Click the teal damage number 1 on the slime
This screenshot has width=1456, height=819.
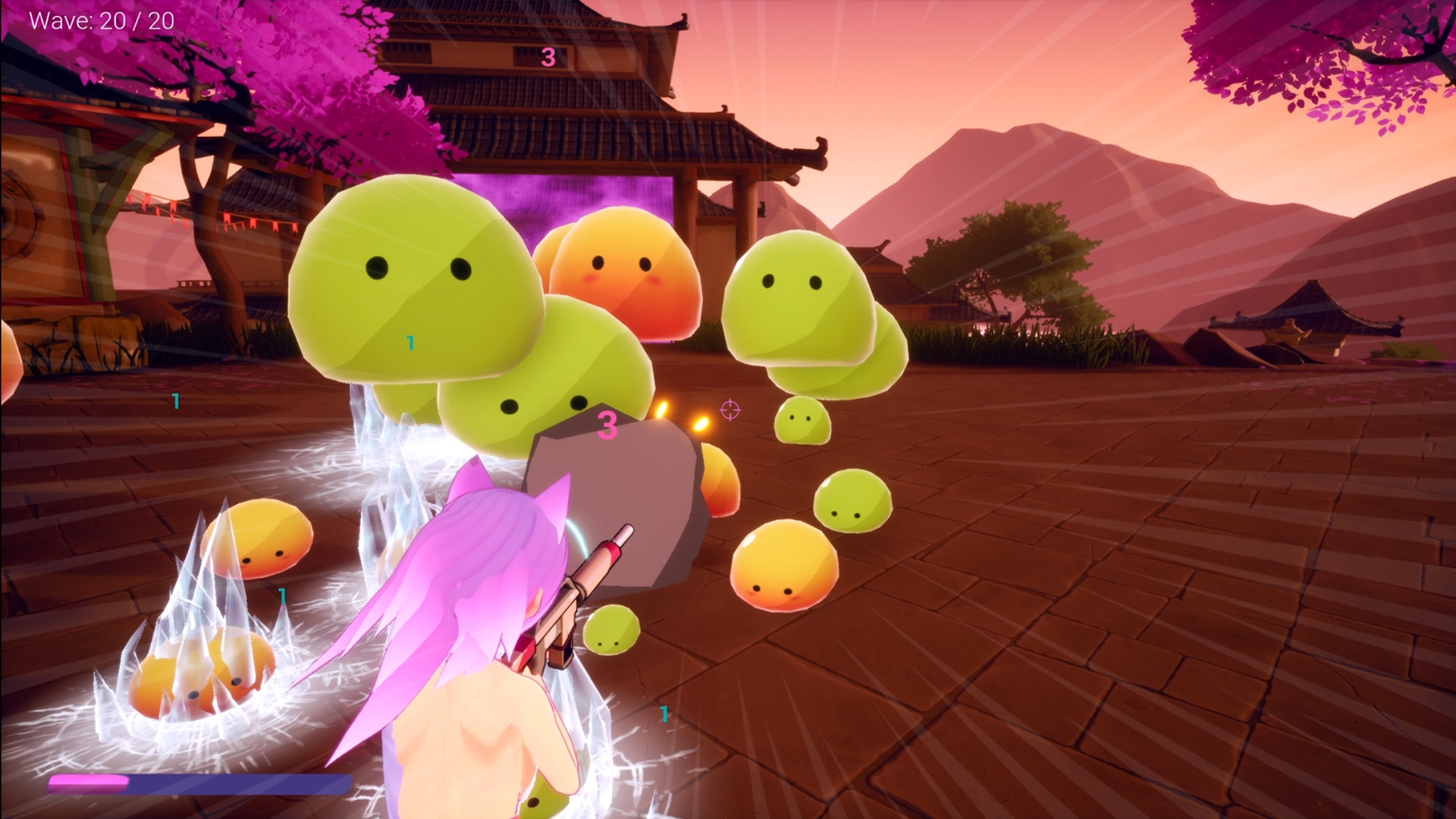pyautogui.click(x=409, y=343)
